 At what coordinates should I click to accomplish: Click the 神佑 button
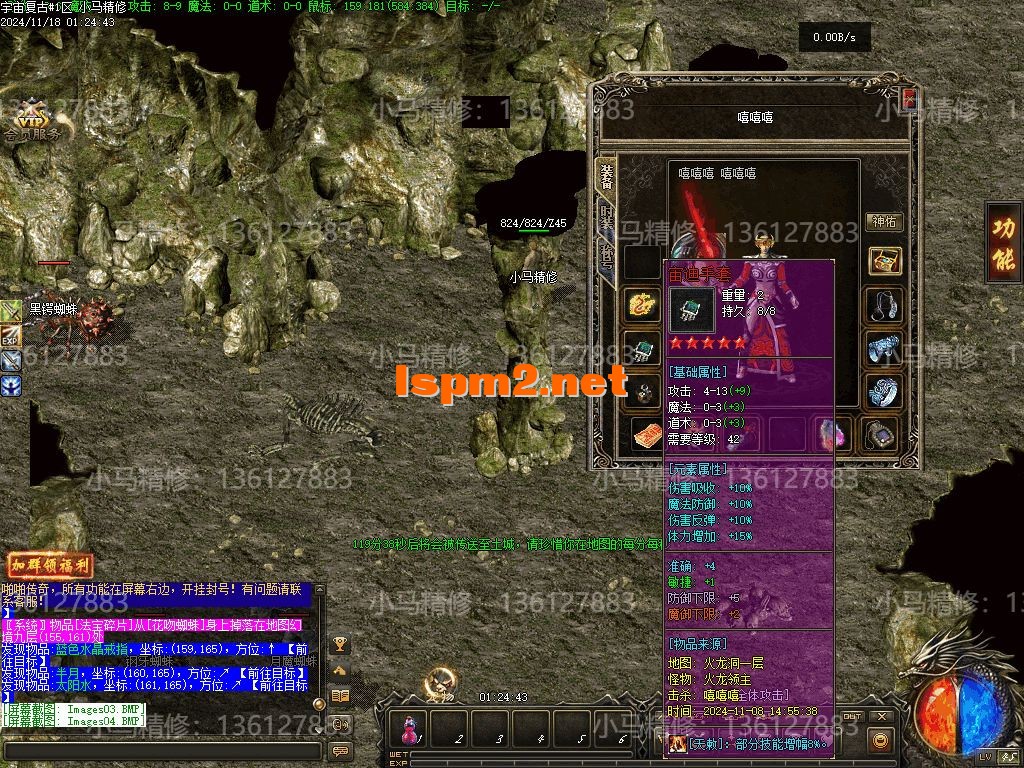click(x=884, y=222)
